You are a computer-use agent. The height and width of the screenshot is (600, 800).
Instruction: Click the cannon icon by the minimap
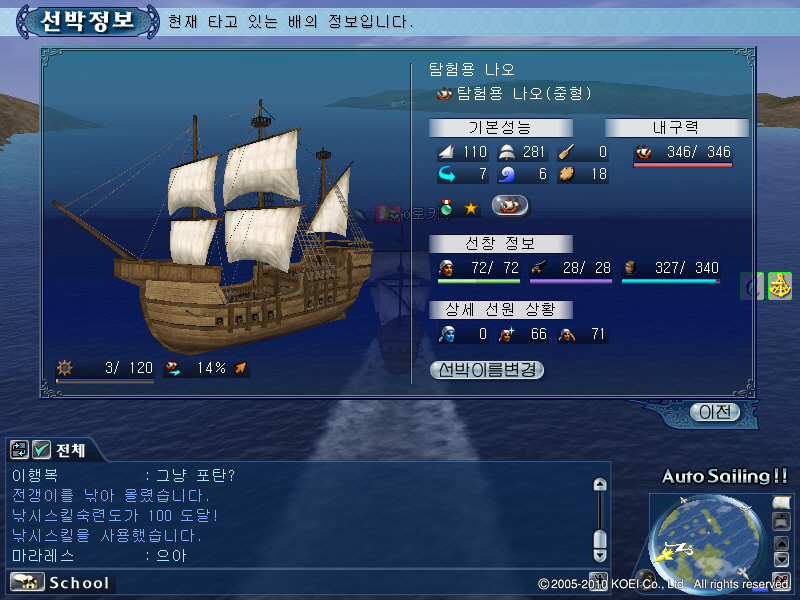(781, 579)
